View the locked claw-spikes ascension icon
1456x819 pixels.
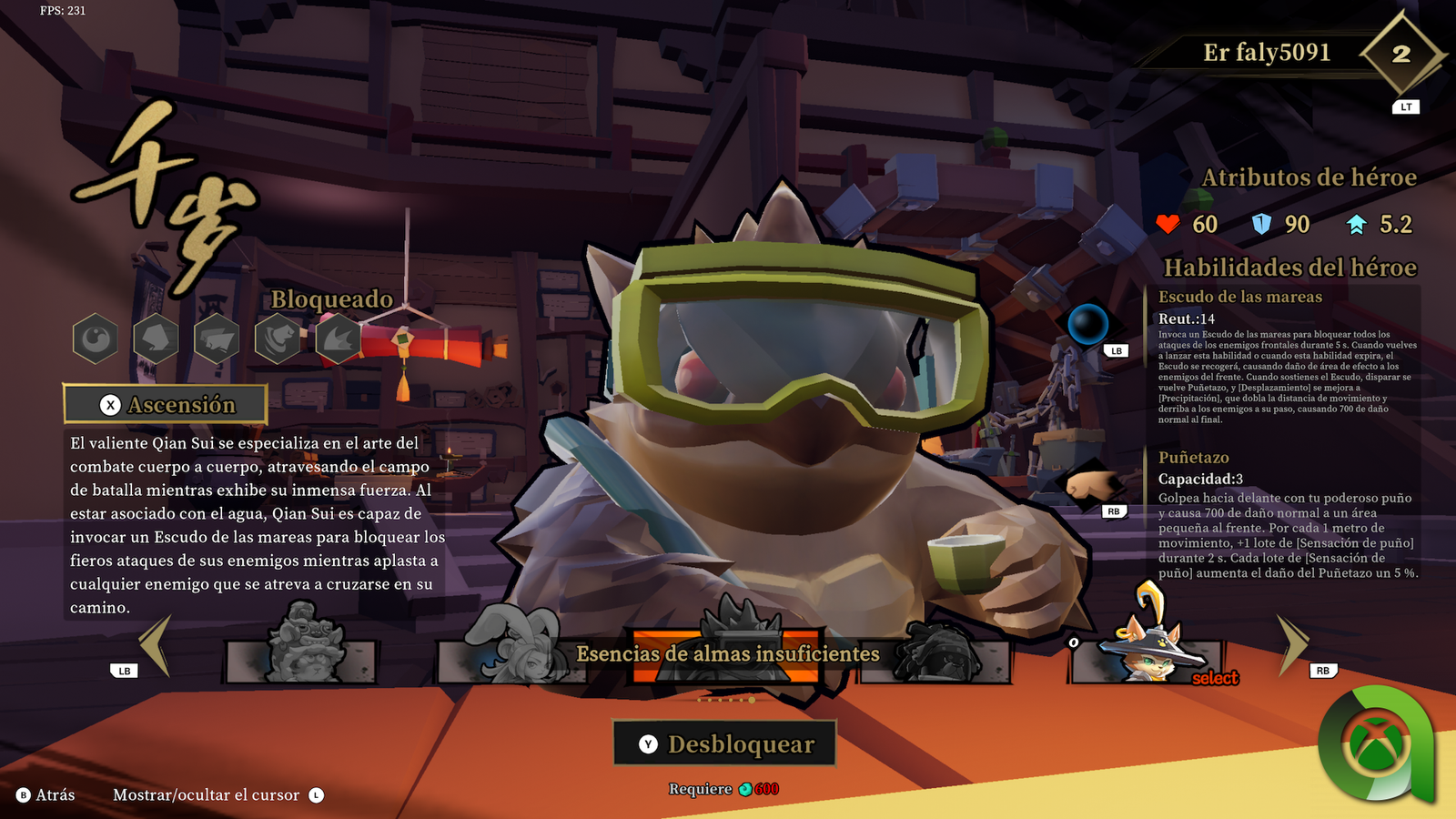[x=338, y=339]
